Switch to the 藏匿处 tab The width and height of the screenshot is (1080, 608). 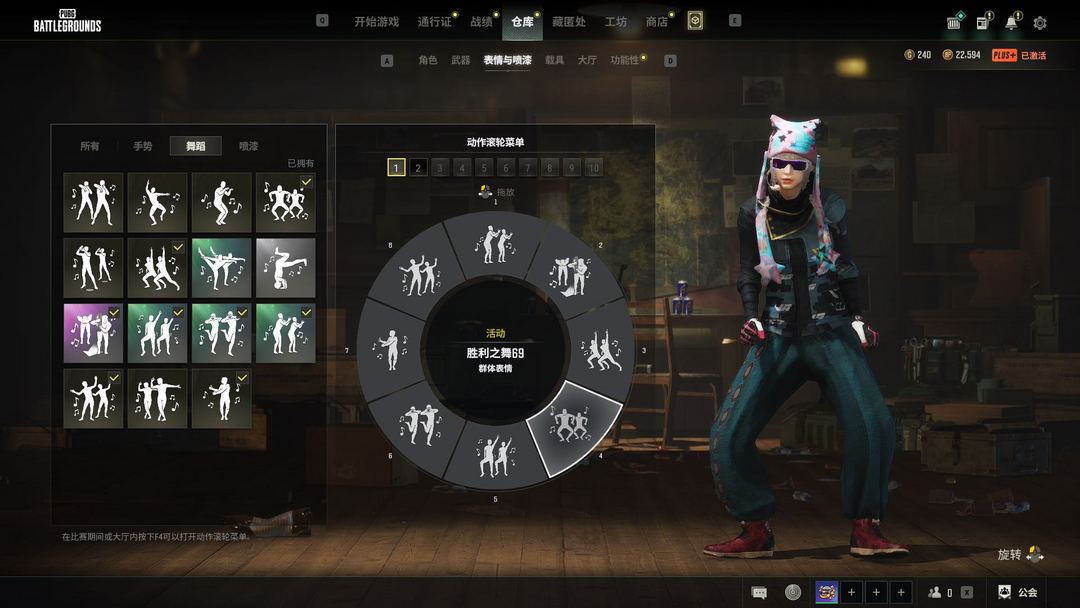pos(569,21)
